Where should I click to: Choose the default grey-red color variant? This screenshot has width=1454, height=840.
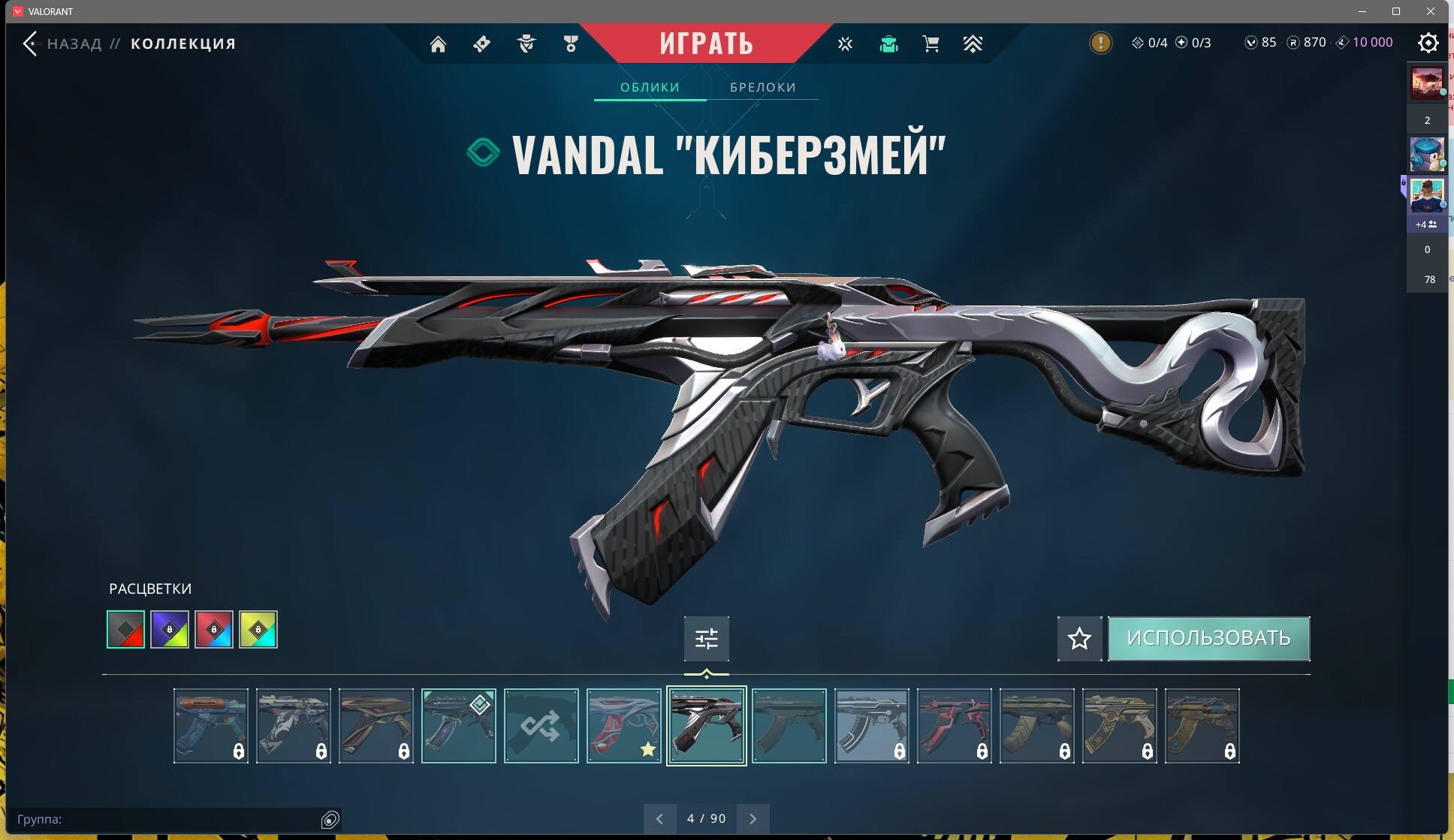coord(125,629)
